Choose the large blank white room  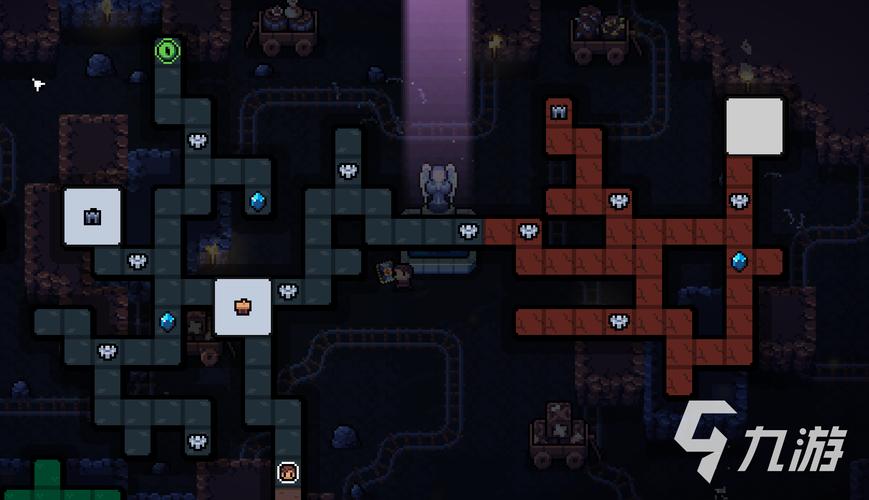pos(754,126)
